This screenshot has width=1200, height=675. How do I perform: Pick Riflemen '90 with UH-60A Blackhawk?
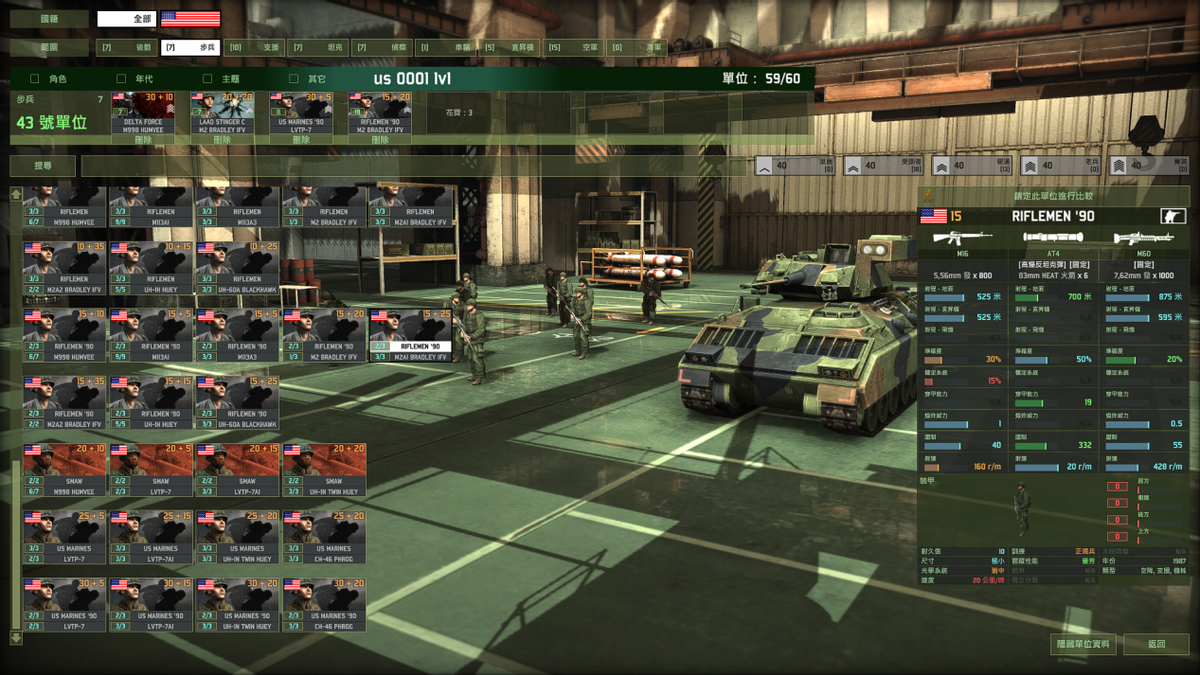238,403
